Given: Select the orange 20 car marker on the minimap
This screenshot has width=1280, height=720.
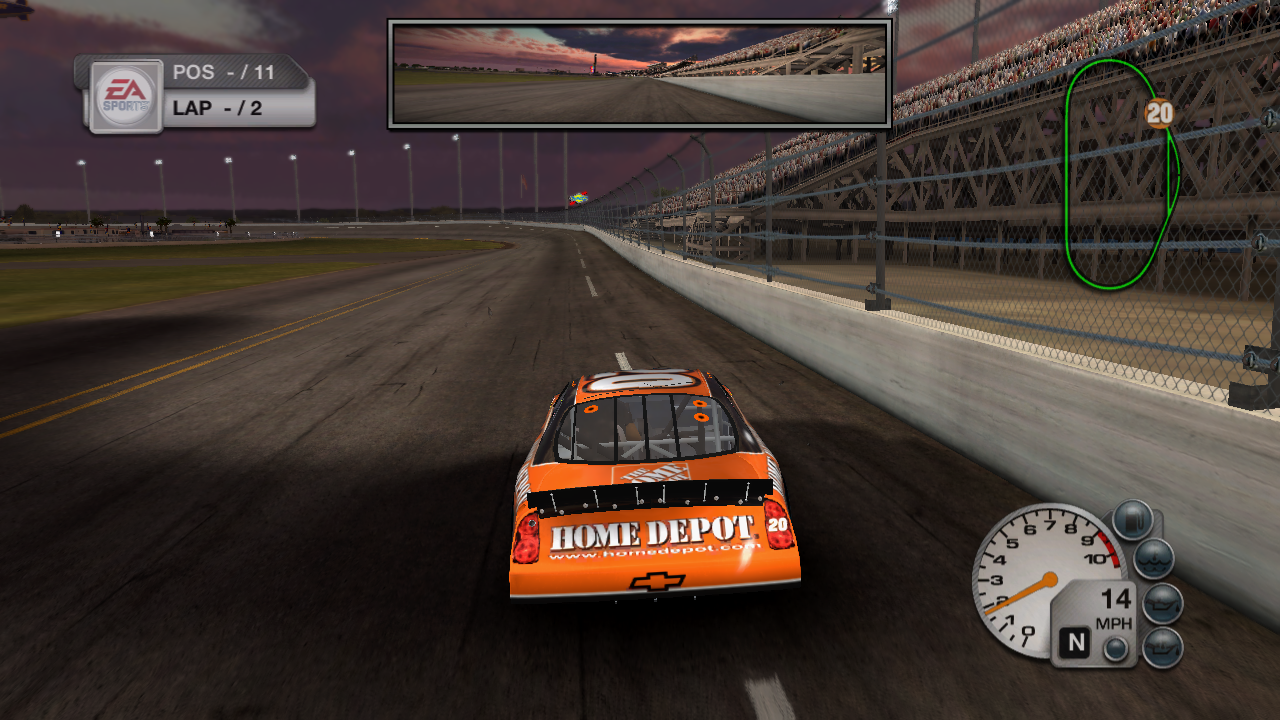Looking at the screenshot, I should (1158, 113).
